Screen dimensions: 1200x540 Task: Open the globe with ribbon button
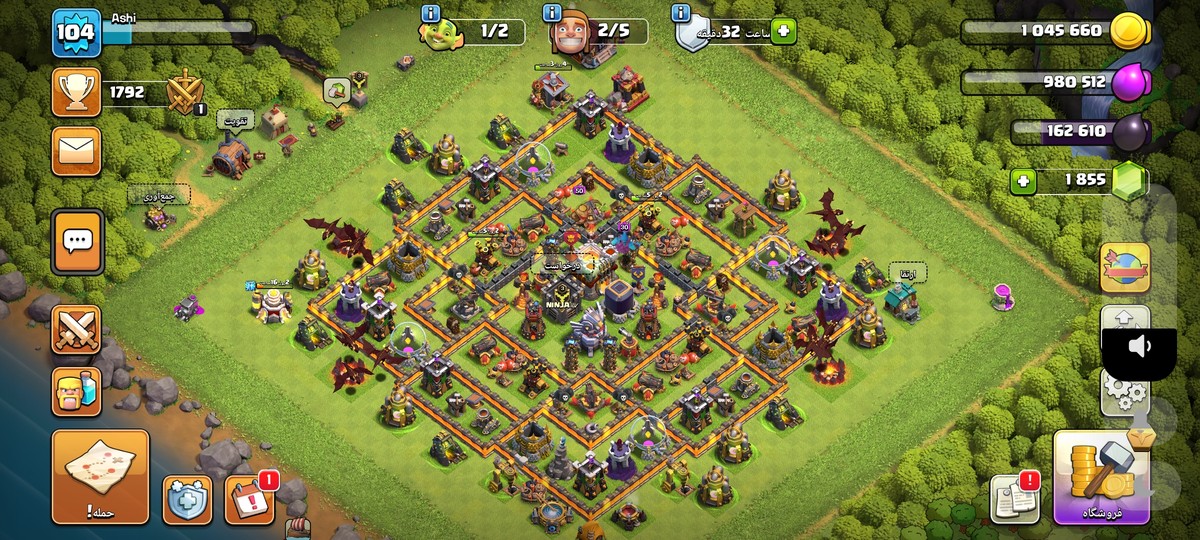[1125, 268]
